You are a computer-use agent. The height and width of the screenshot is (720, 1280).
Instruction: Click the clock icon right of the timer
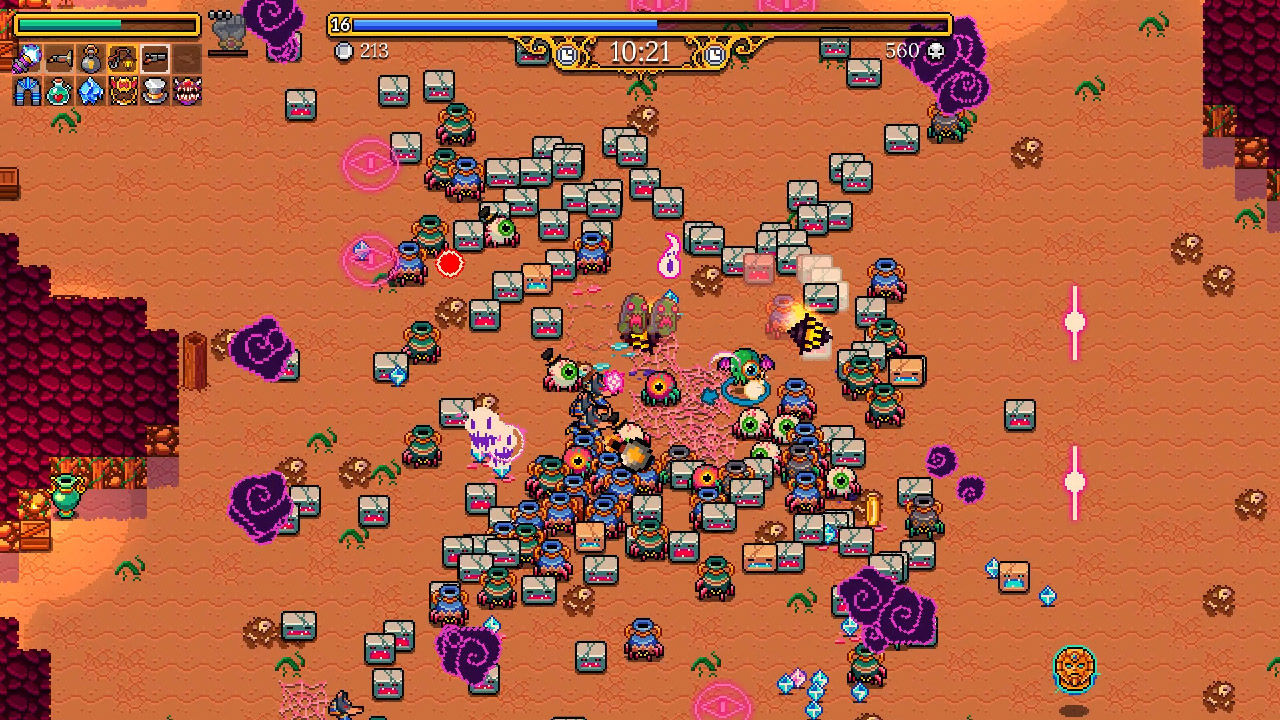[714, 53]
